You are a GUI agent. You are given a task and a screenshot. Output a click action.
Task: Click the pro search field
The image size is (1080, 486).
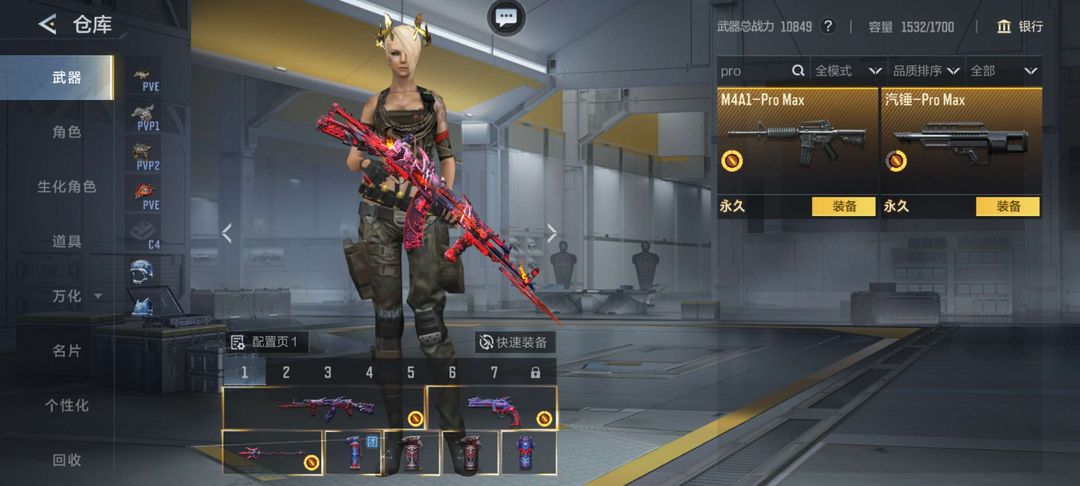[754, 71]
